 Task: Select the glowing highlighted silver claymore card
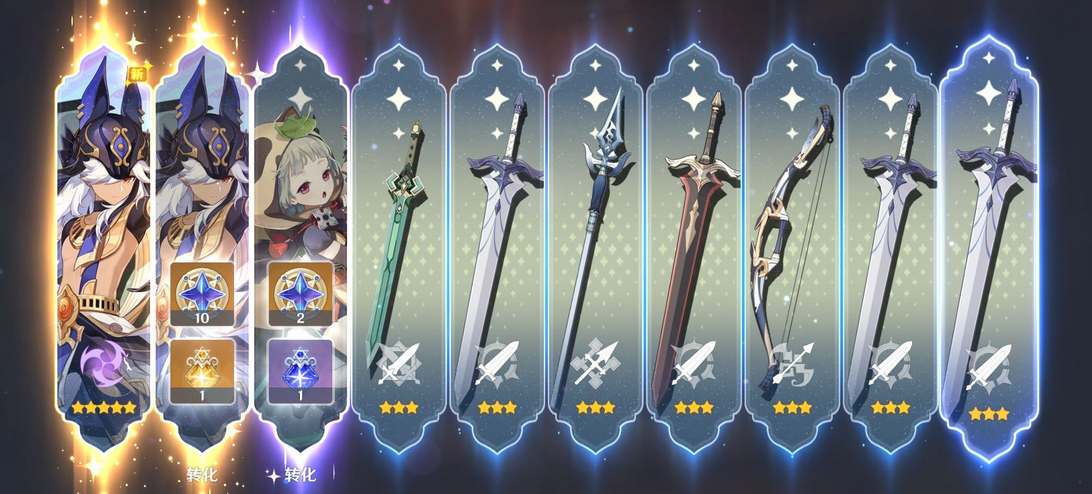(989, 250)
